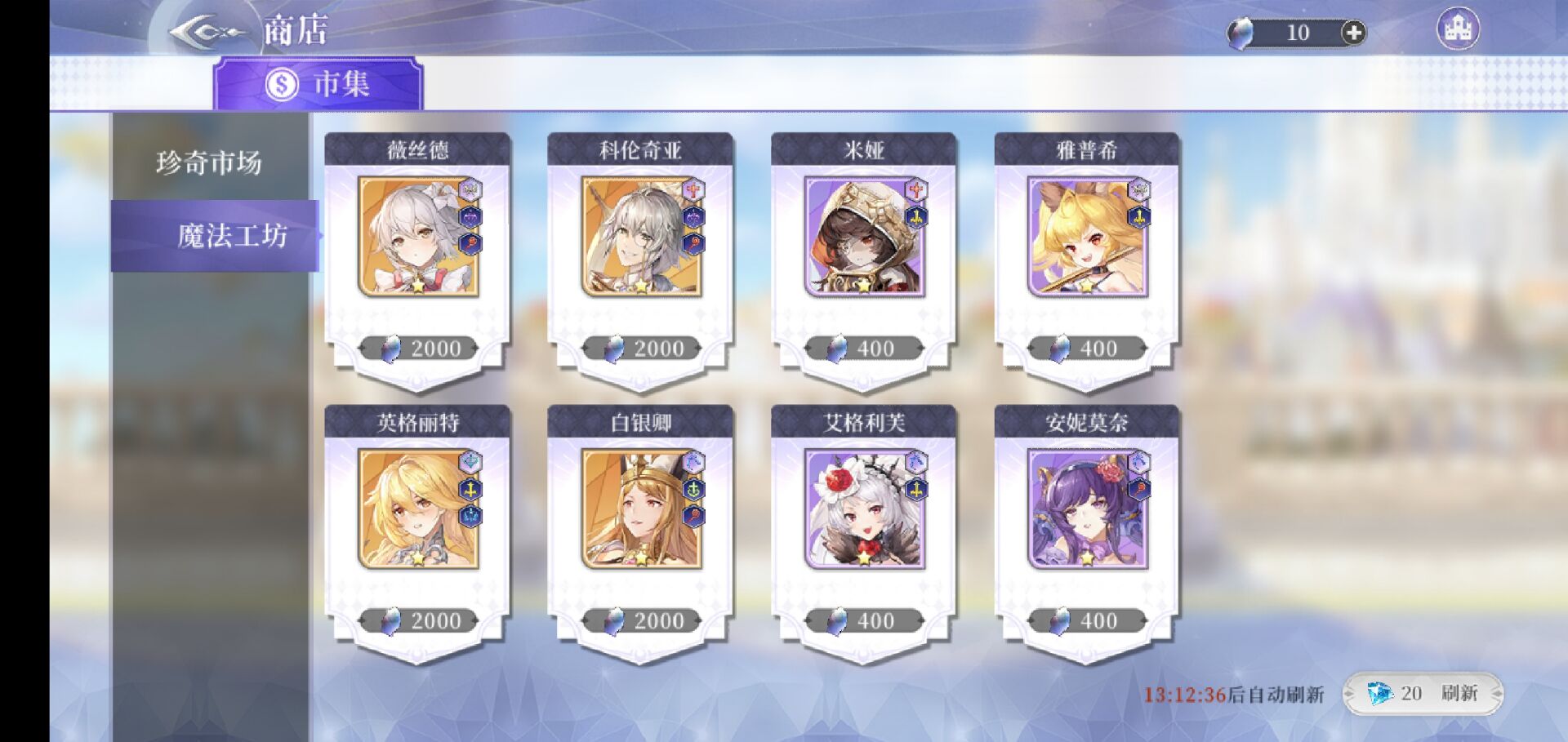Switch to the 珍奇市场 category
This screenshot has height=742, width=1568.
pyautogui.click(x=209, y=162)
